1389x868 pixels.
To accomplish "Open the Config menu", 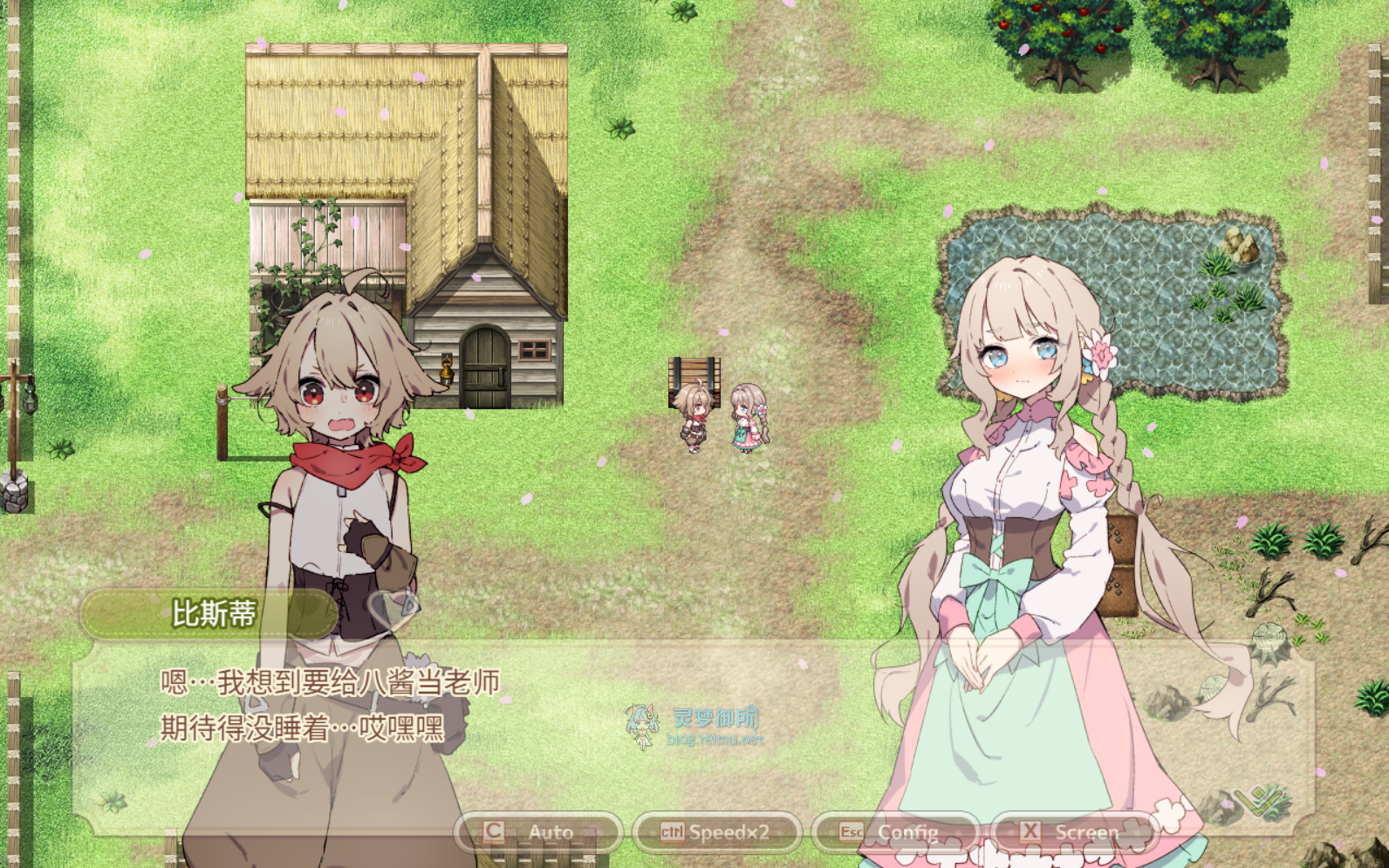I will (895, 832).
